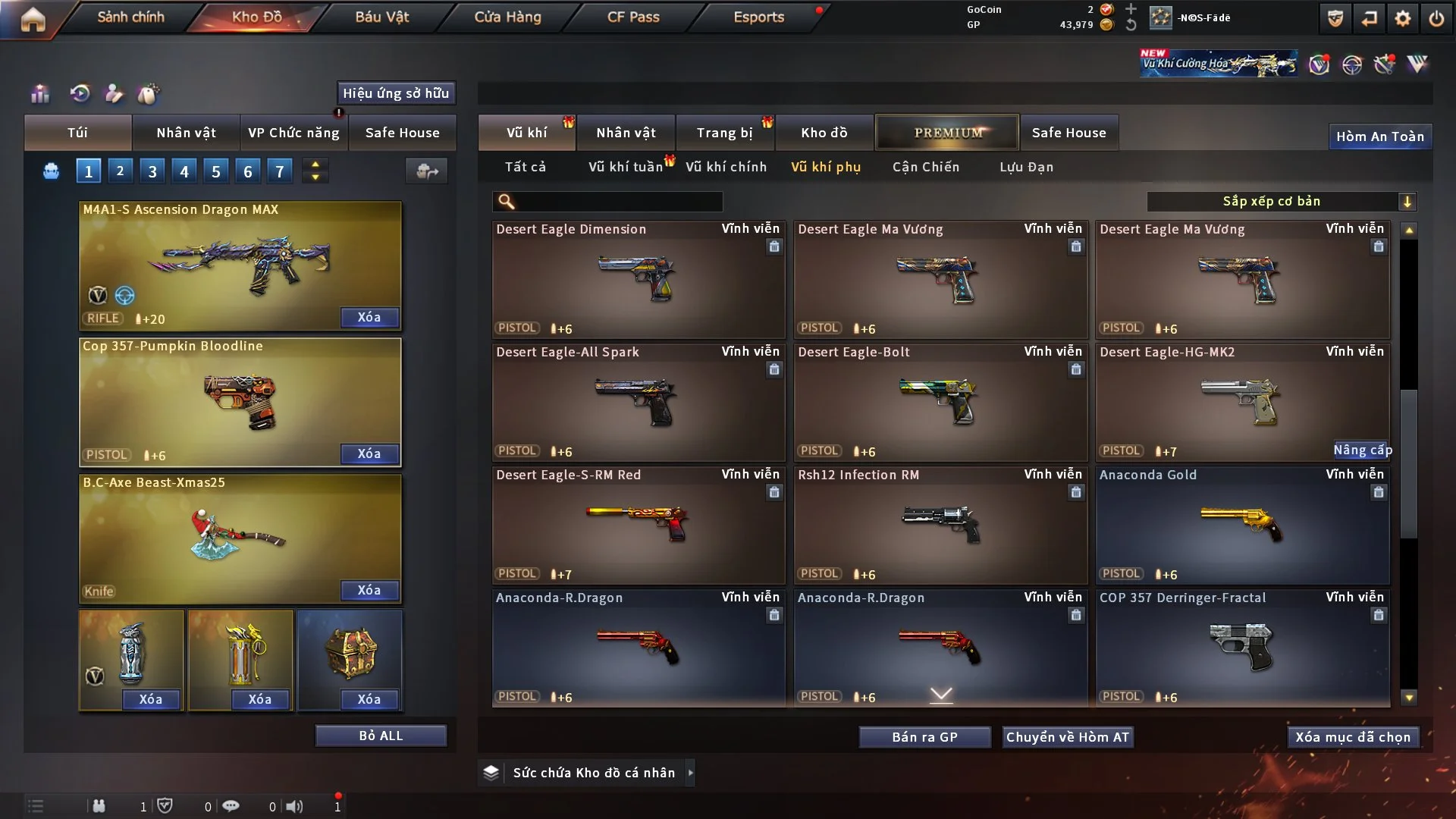
Task: Switch to the Vũ khí chính filter
Action: point(726,167)
